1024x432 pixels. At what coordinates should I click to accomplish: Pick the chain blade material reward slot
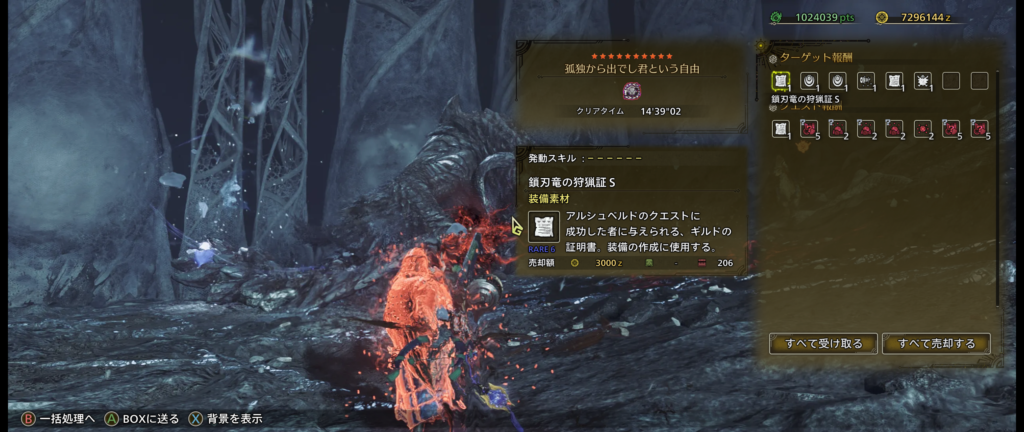point(866,81)
